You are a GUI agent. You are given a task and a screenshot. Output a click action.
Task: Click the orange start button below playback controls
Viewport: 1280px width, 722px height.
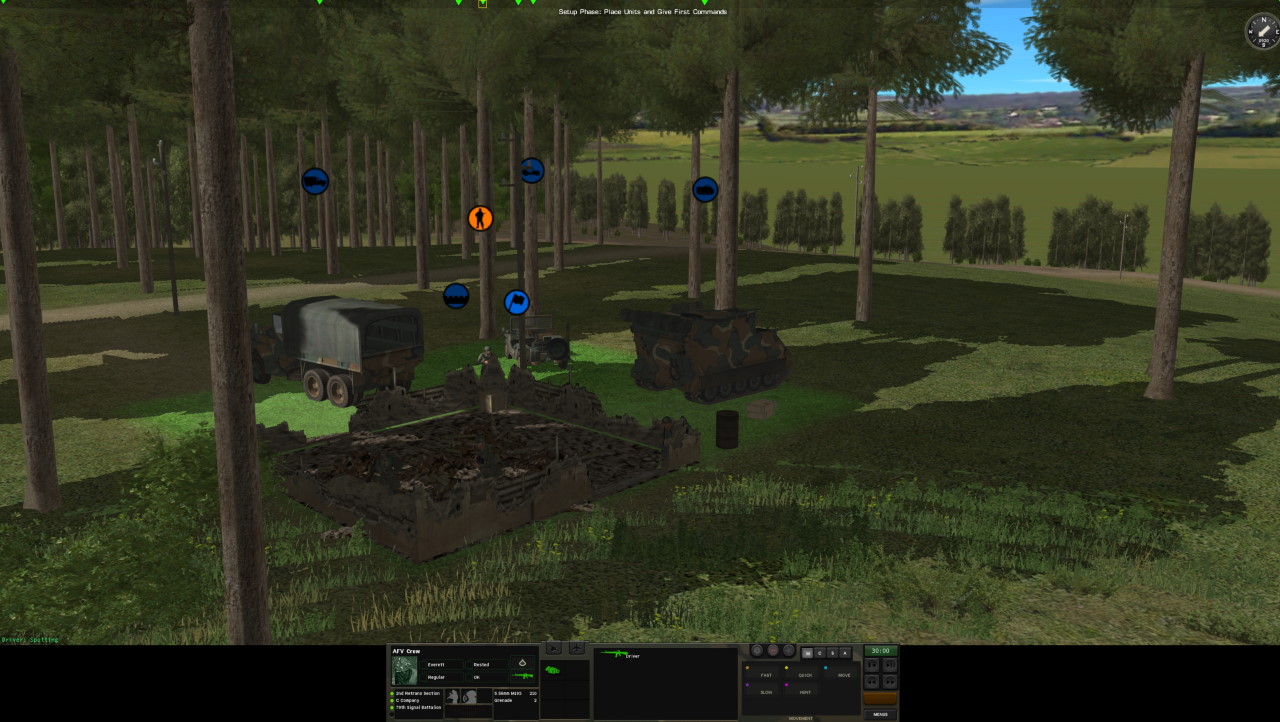click(x=880, y=698)
